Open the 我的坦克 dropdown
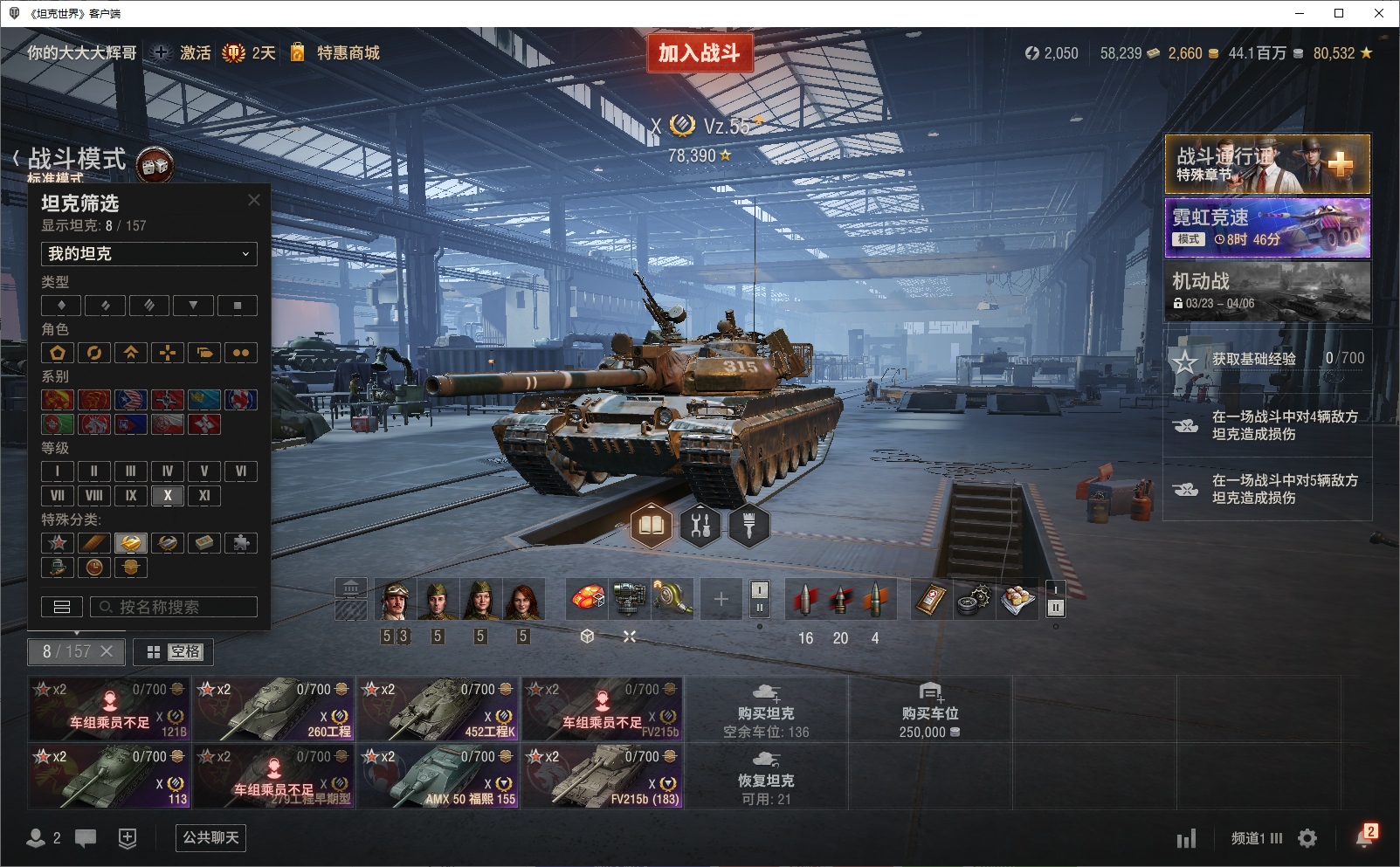1400x867 pixels. [149, 254]
